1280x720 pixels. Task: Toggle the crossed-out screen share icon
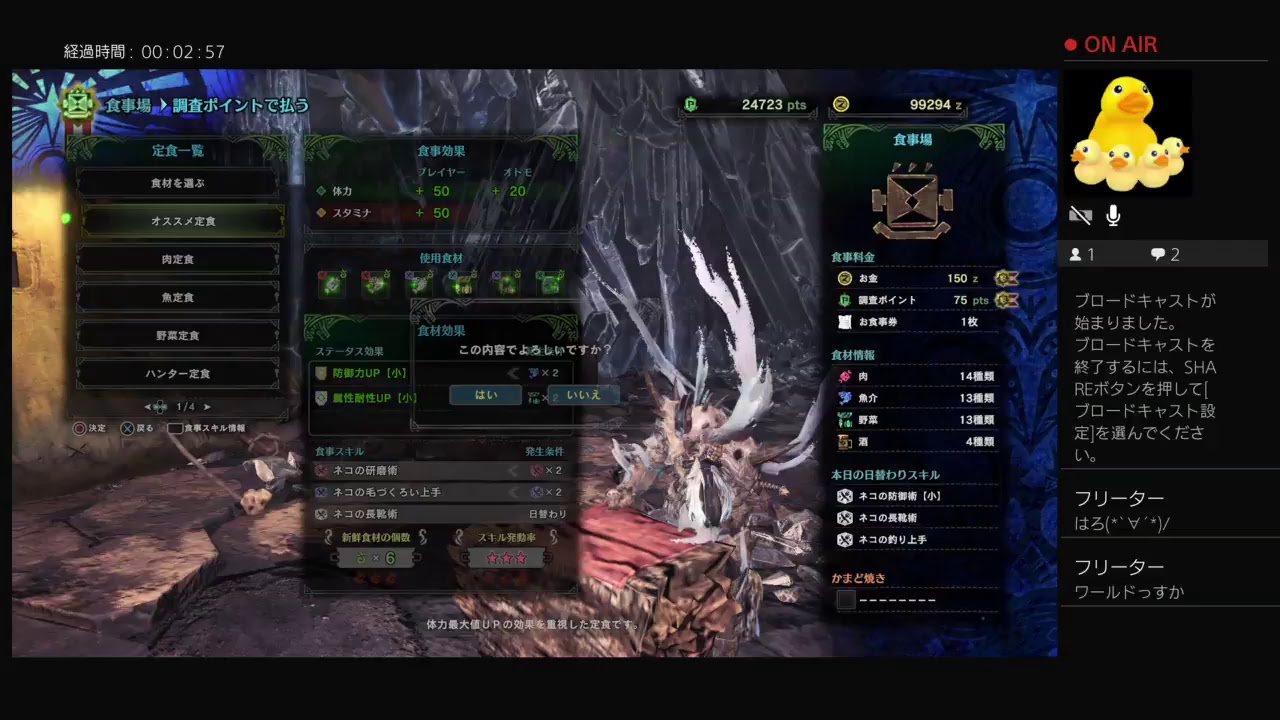pyautogui.click(x=1080, y=214)
